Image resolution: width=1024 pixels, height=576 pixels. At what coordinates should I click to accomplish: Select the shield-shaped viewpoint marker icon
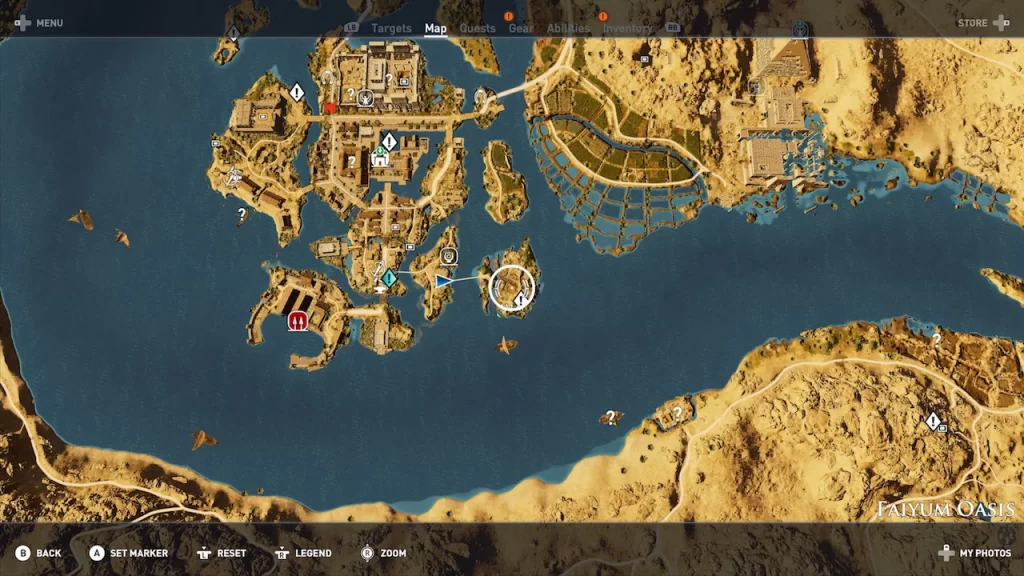point(448,257)
